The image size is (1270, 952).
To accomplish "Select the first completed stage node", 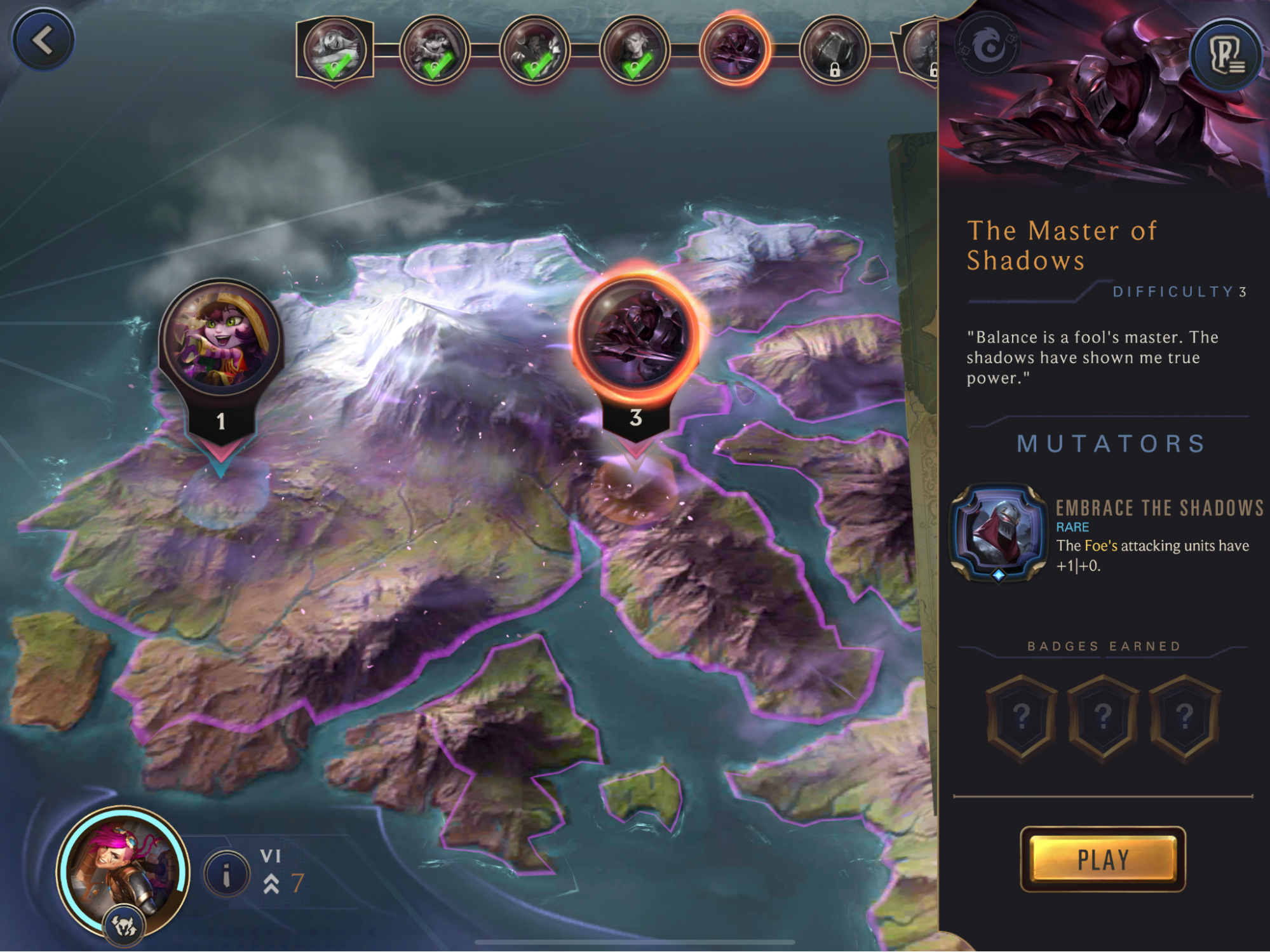I will pyautogui.click(x=334, y=50).
